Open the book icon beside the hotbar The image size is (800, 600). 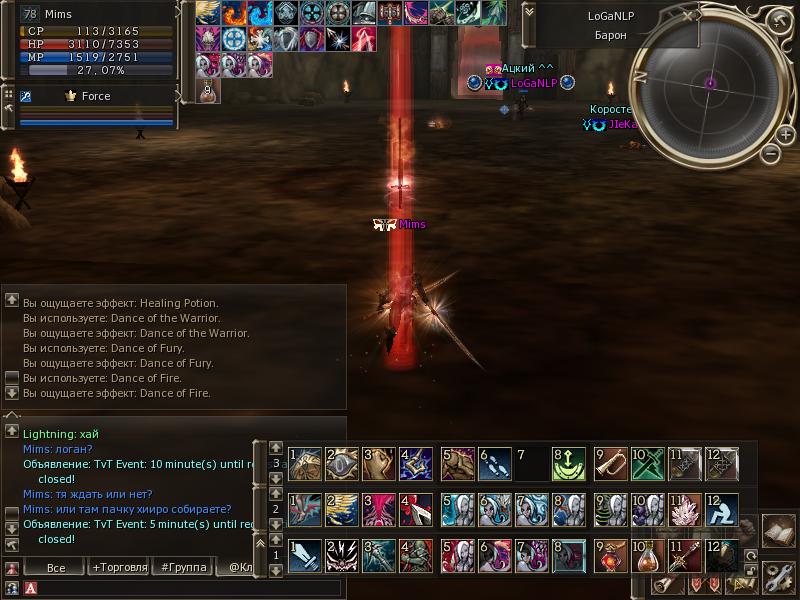[778, 530]
